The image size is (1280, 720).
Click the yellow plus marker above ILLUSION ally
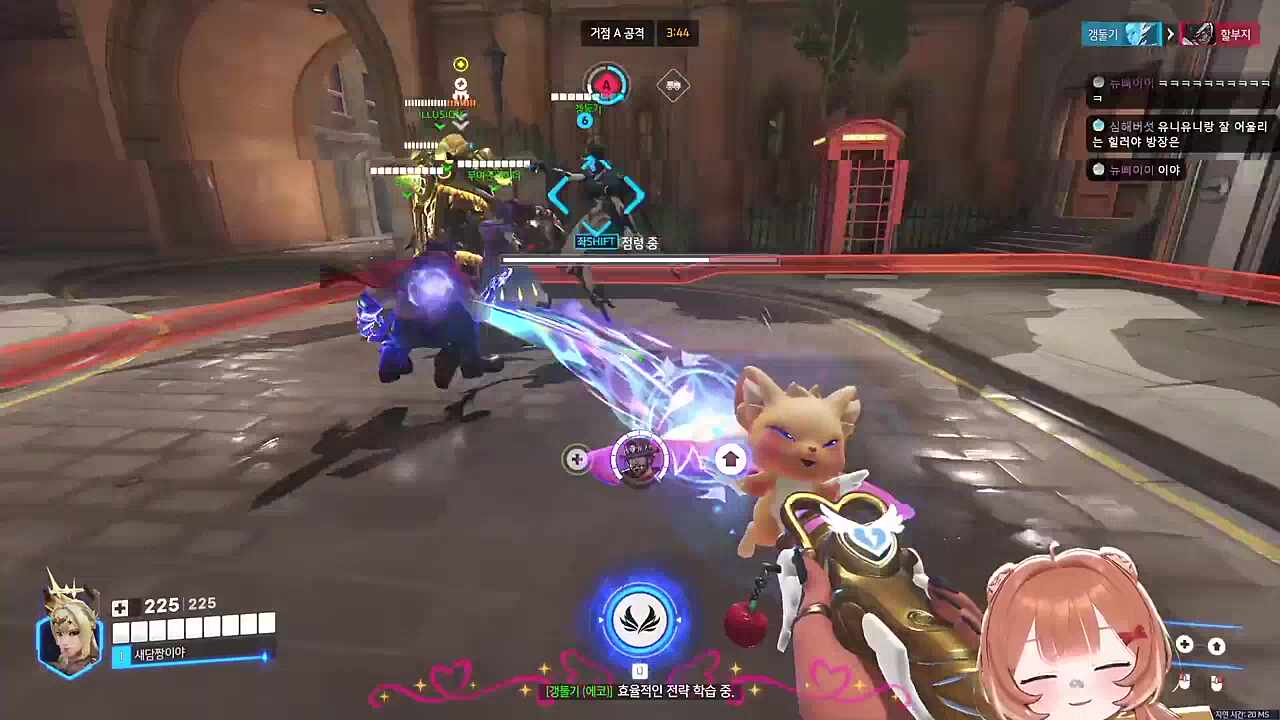click(x=460, y=64)
